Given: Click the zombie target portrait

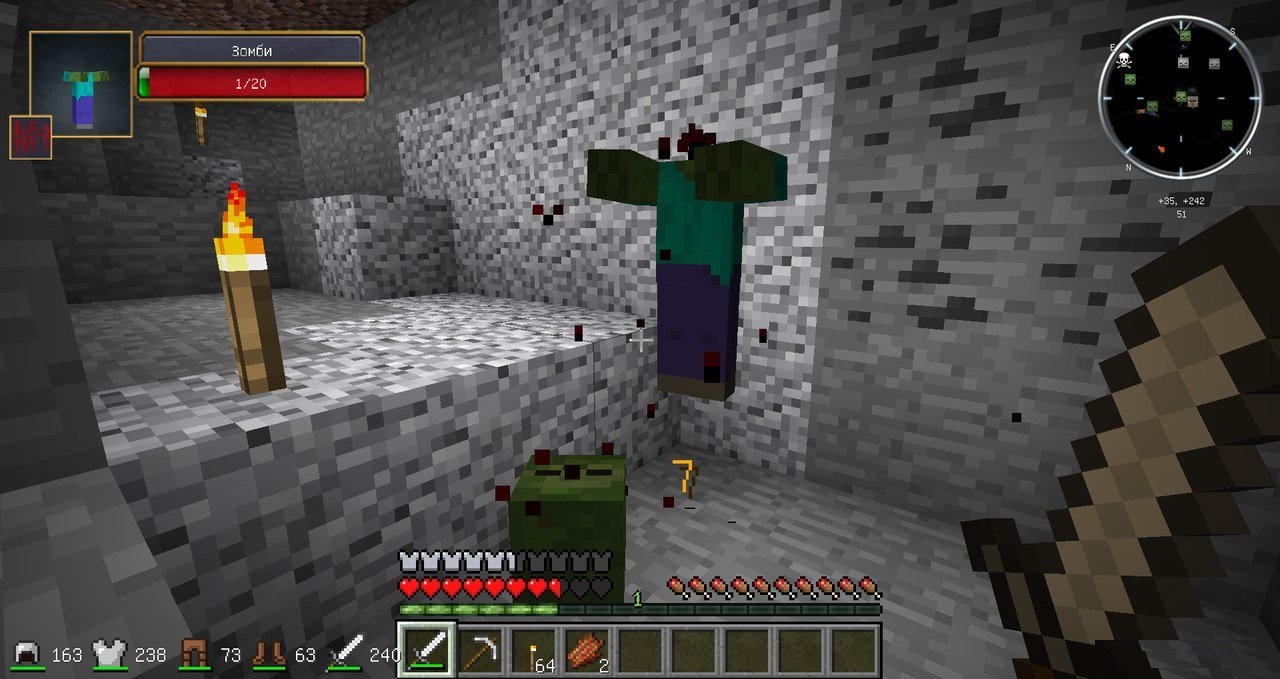Looking at the screenshot, I should (x=81, y=84).
